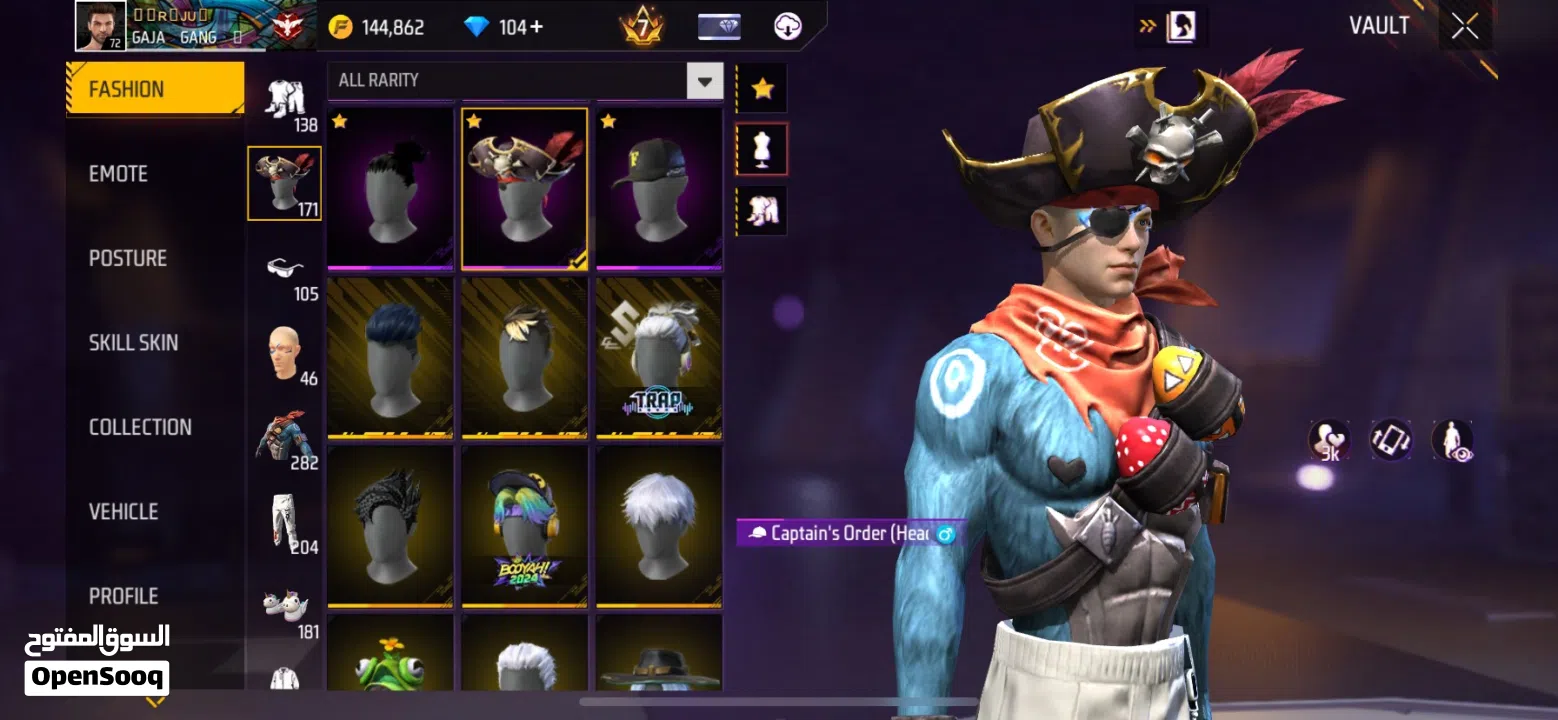Open the Fashion tab

tap(155, 89)
